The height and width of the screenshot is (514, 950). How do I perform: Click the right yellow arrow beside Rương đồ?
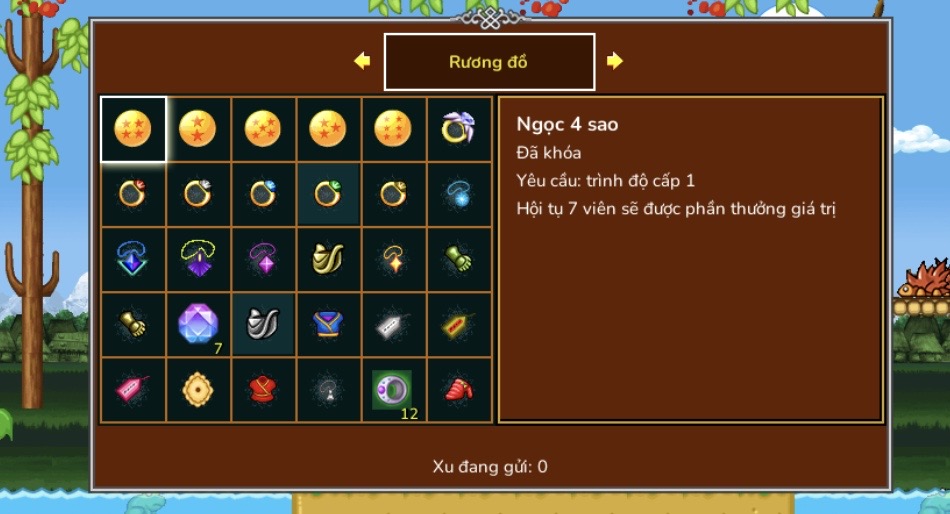click(x=615, y=61)
